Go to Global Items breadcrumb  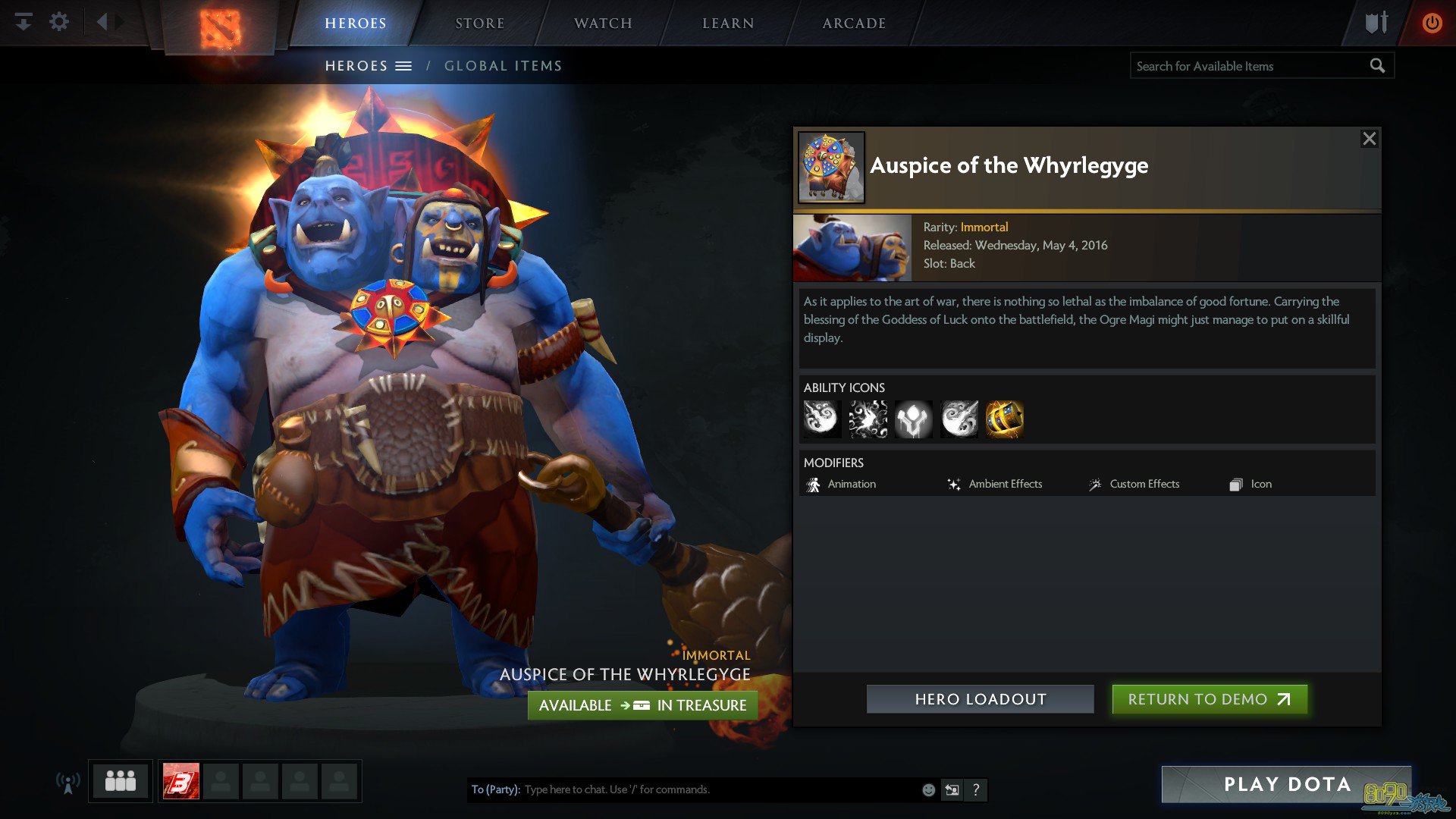[x=503, y=66]
